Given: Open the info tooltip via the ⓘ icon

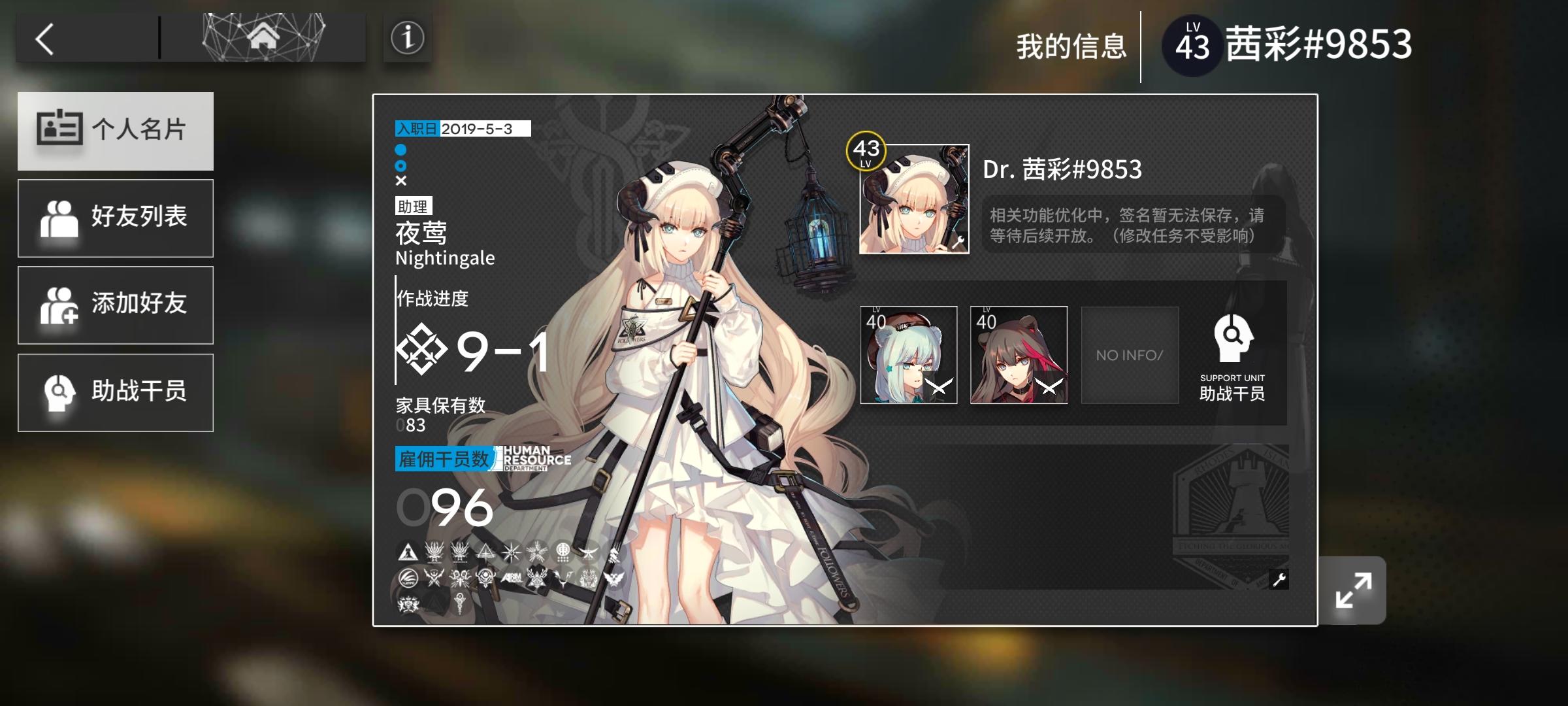Looking at the screenshot, I should click(406, 37).
